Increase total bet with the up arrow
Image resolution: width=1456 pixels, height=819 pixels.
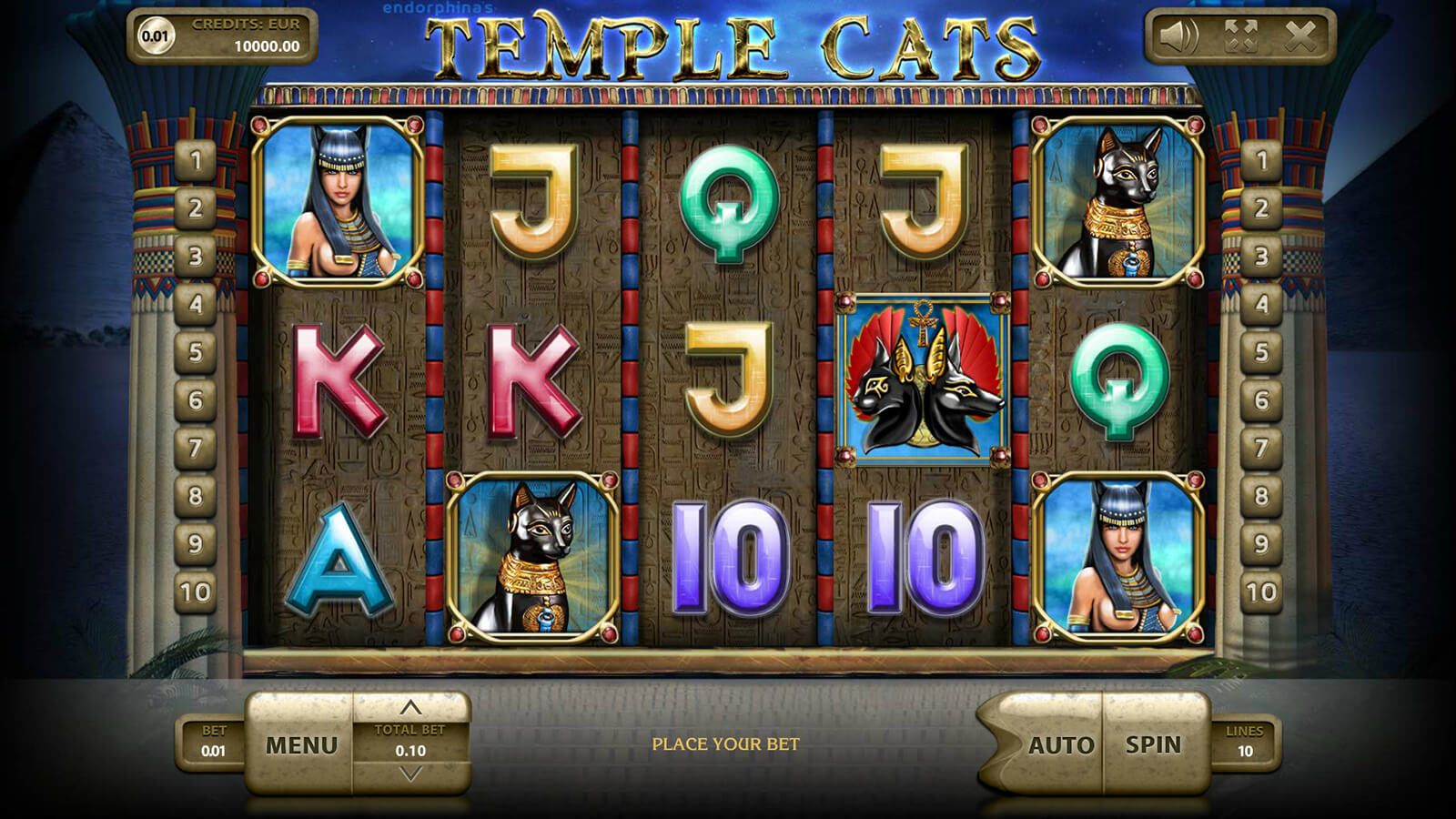tap(410, 707)
